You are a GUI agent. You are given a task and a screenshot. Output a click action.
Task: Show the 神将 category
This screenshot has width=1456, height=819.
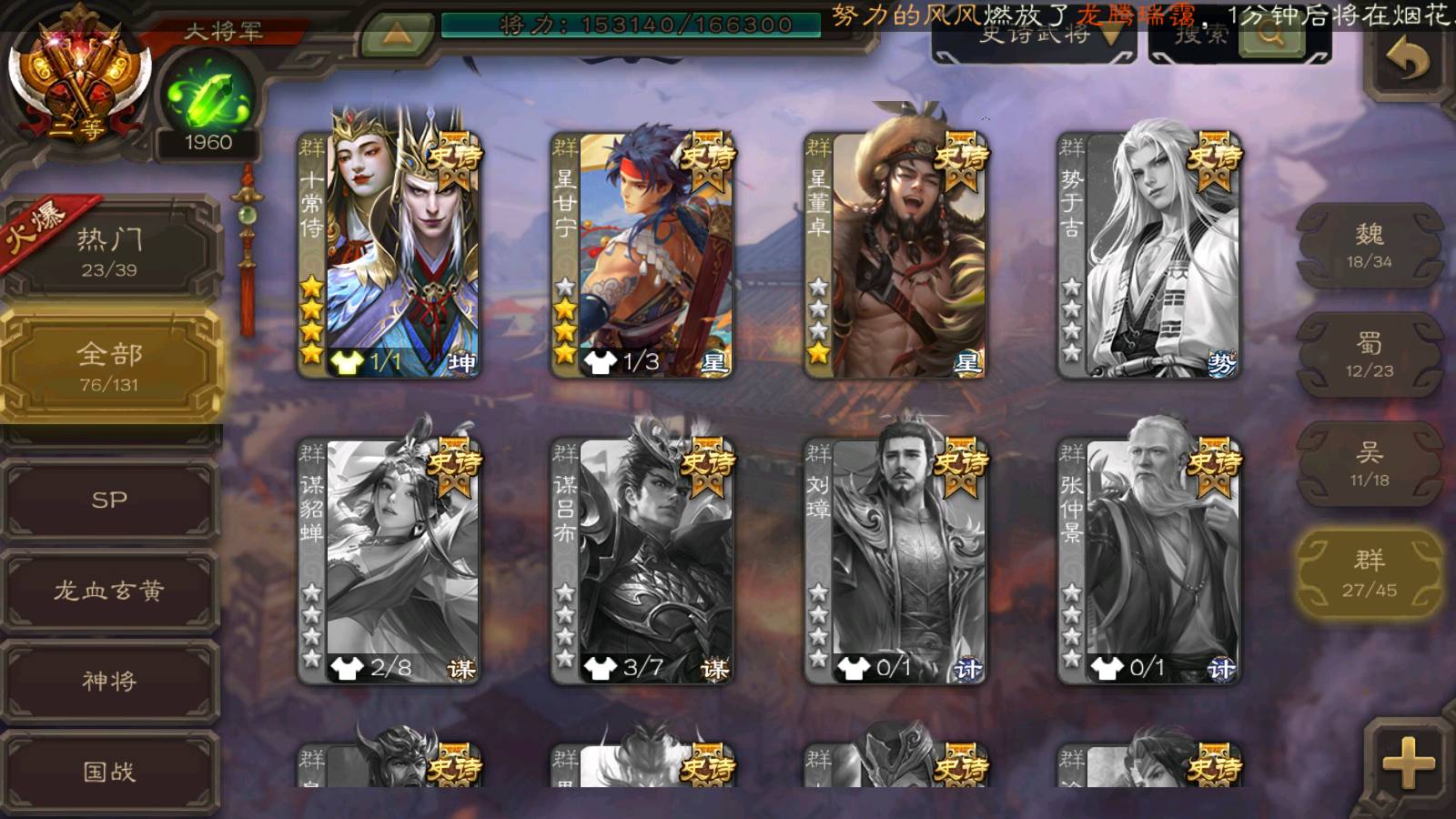[109, 681]
